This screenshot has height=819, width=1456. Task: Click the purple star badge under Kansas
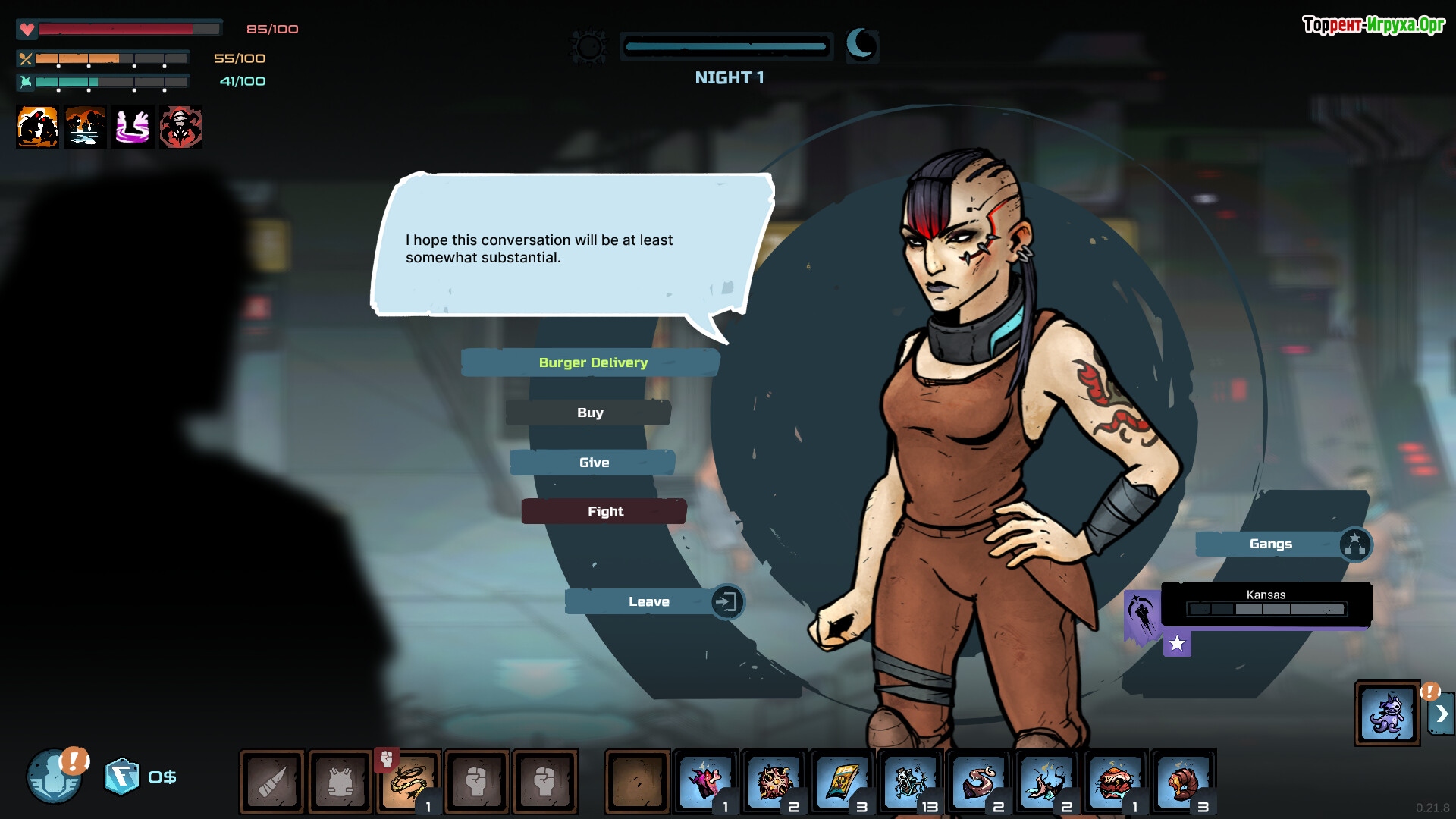pos(1177,644)
